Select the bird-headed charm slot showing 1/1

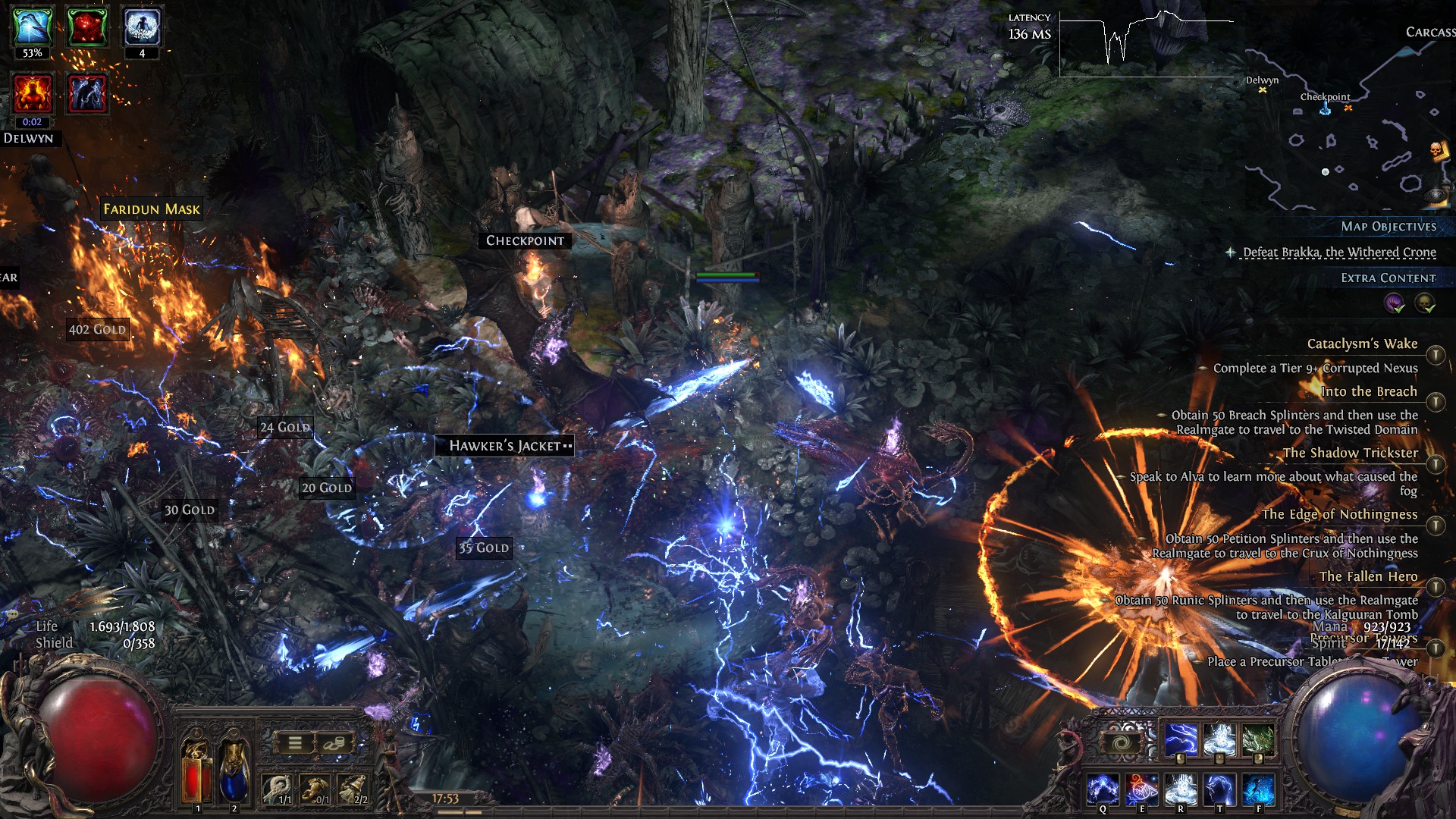[x=278, y=789]
